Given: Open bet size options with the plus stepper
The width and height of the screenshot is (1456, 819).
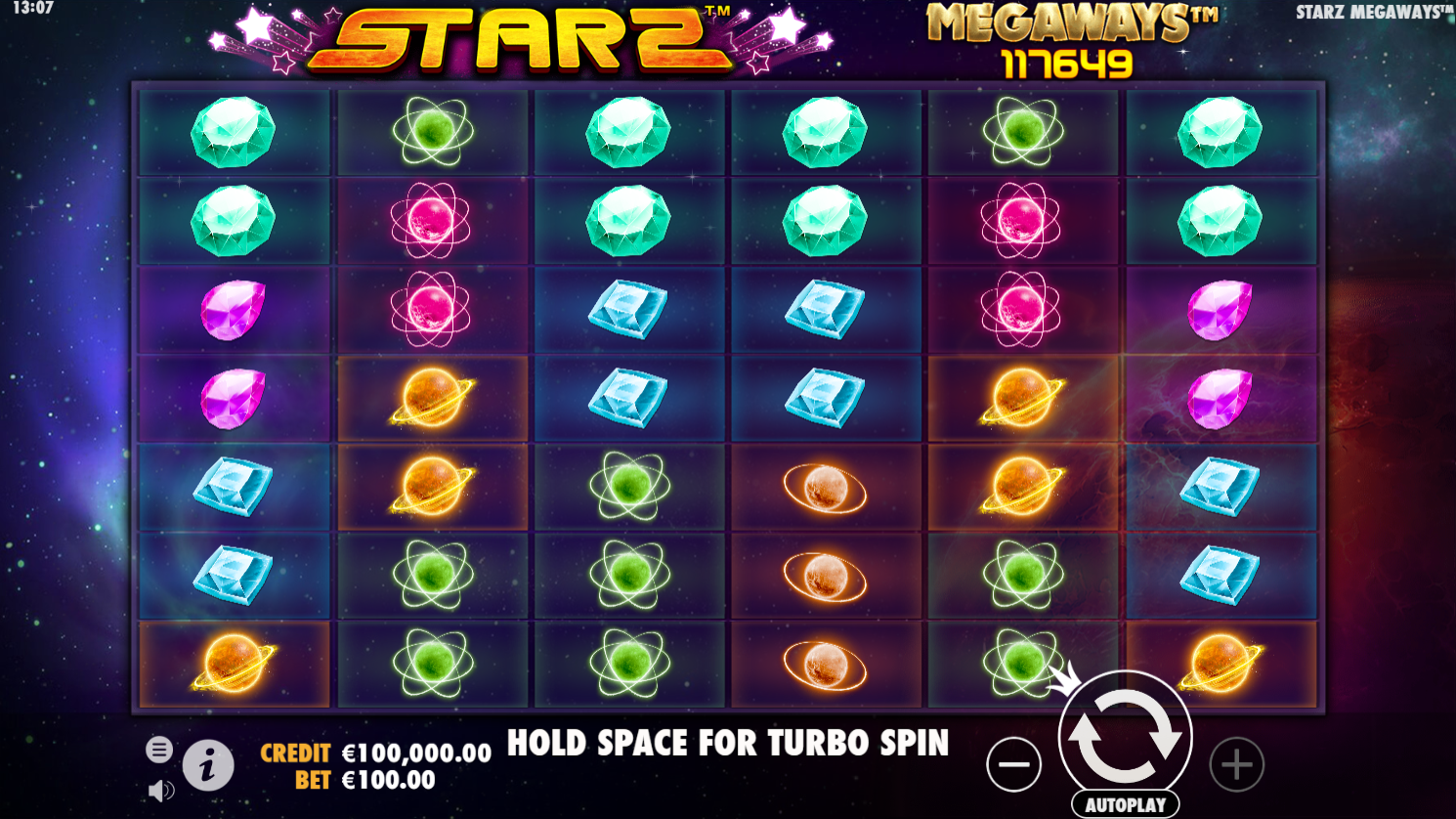Looking at the screenshot, I should pyautogui.click(x=1236, y=763).
